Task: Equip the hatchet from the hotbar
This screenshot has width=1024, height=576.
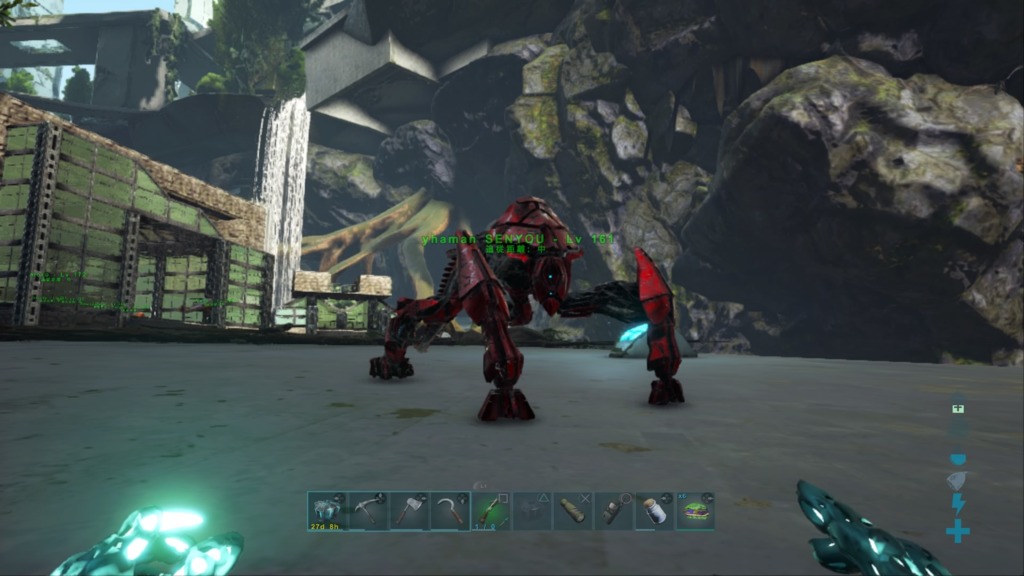Action: (409, 511)
